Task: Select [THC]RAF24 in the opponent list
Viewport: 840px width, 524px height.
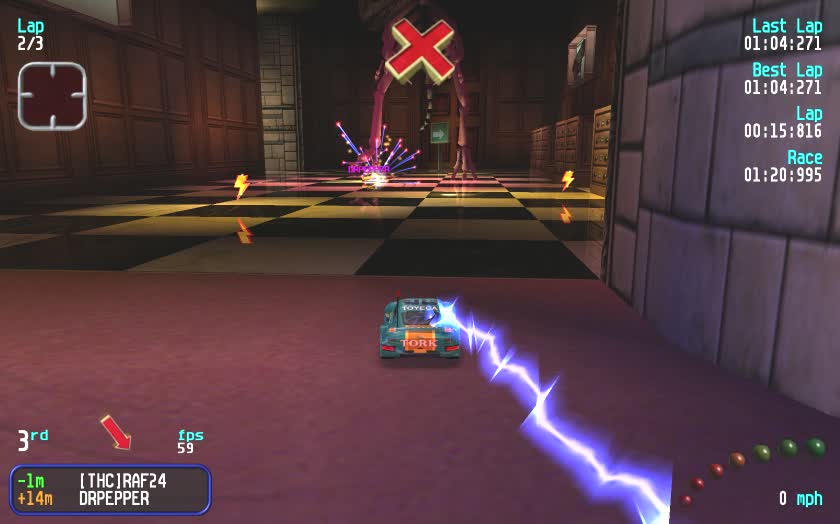Action: tap(121, 481)
